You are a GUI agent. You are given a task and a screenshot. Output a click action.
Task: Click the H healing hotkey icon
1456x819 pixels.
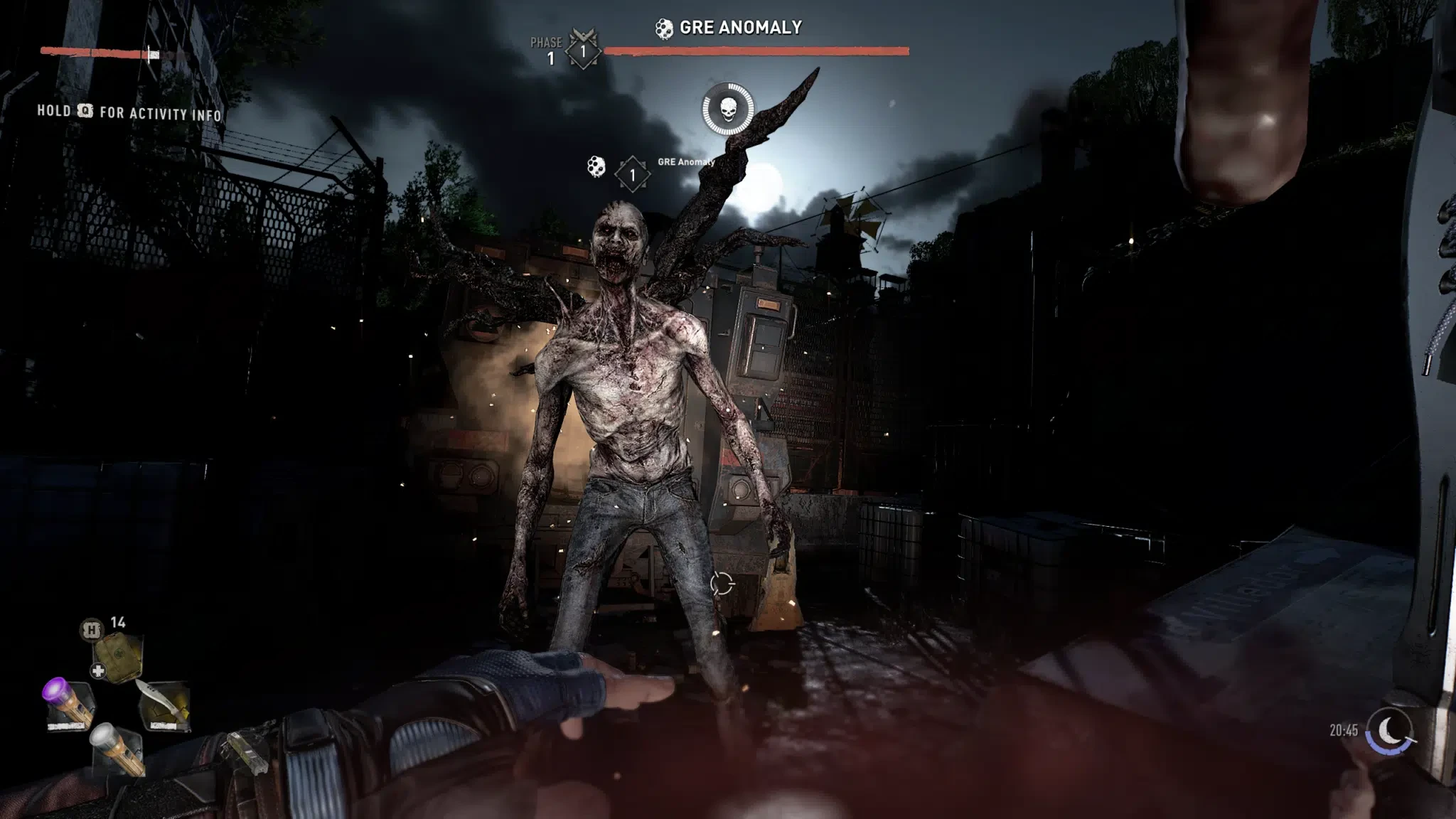click(90, 628)
